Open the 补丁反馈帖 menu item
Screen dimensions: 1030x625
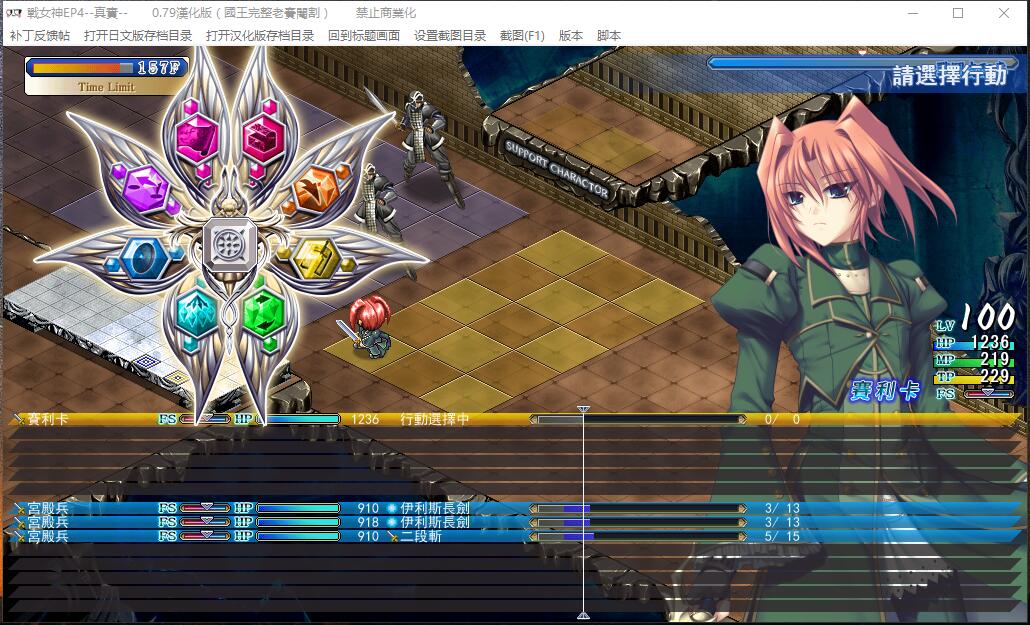click(40, 35)
